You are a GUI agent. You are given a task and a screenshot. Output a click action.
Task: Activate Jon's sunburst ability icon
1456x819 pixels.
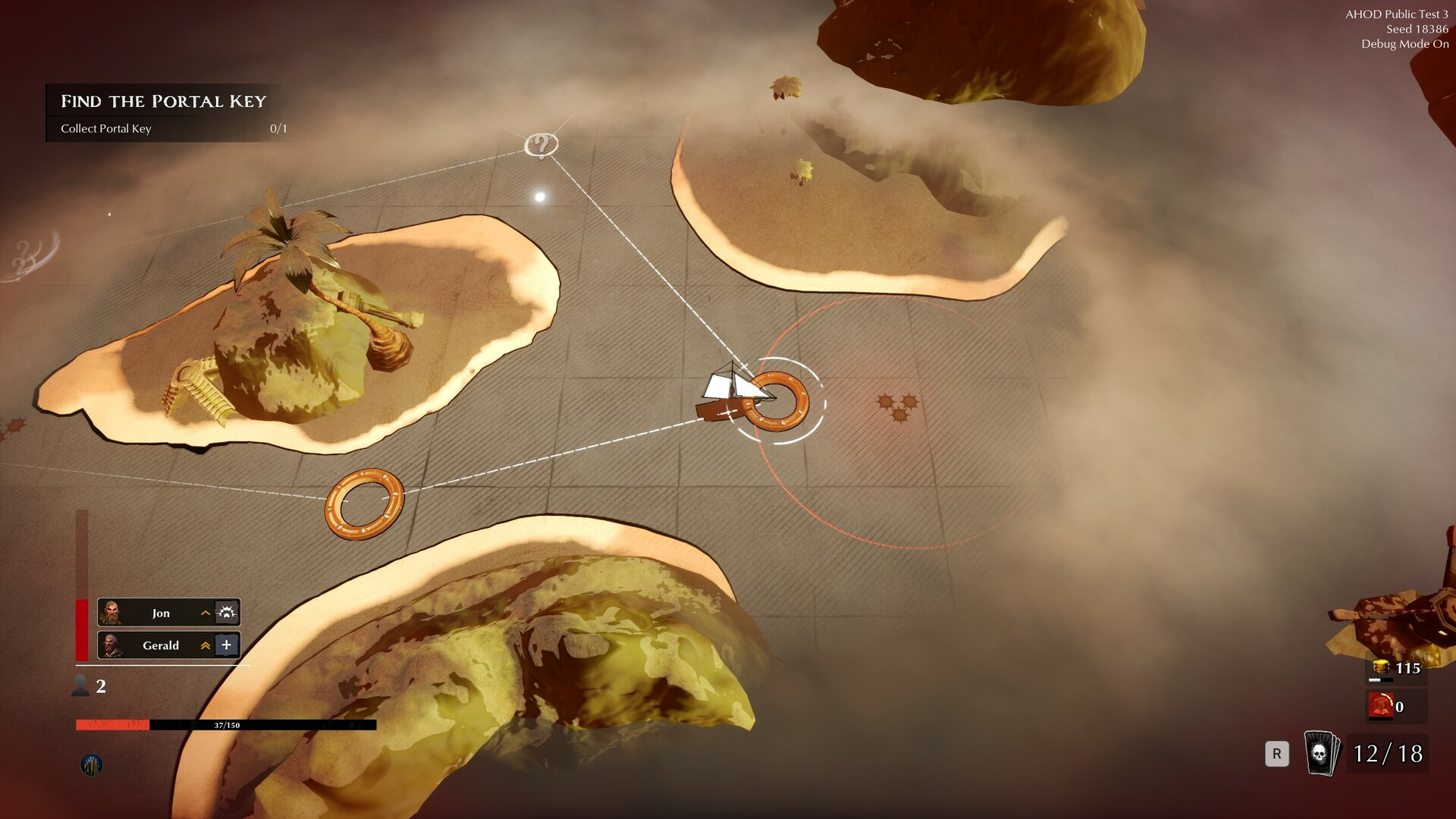227,613
